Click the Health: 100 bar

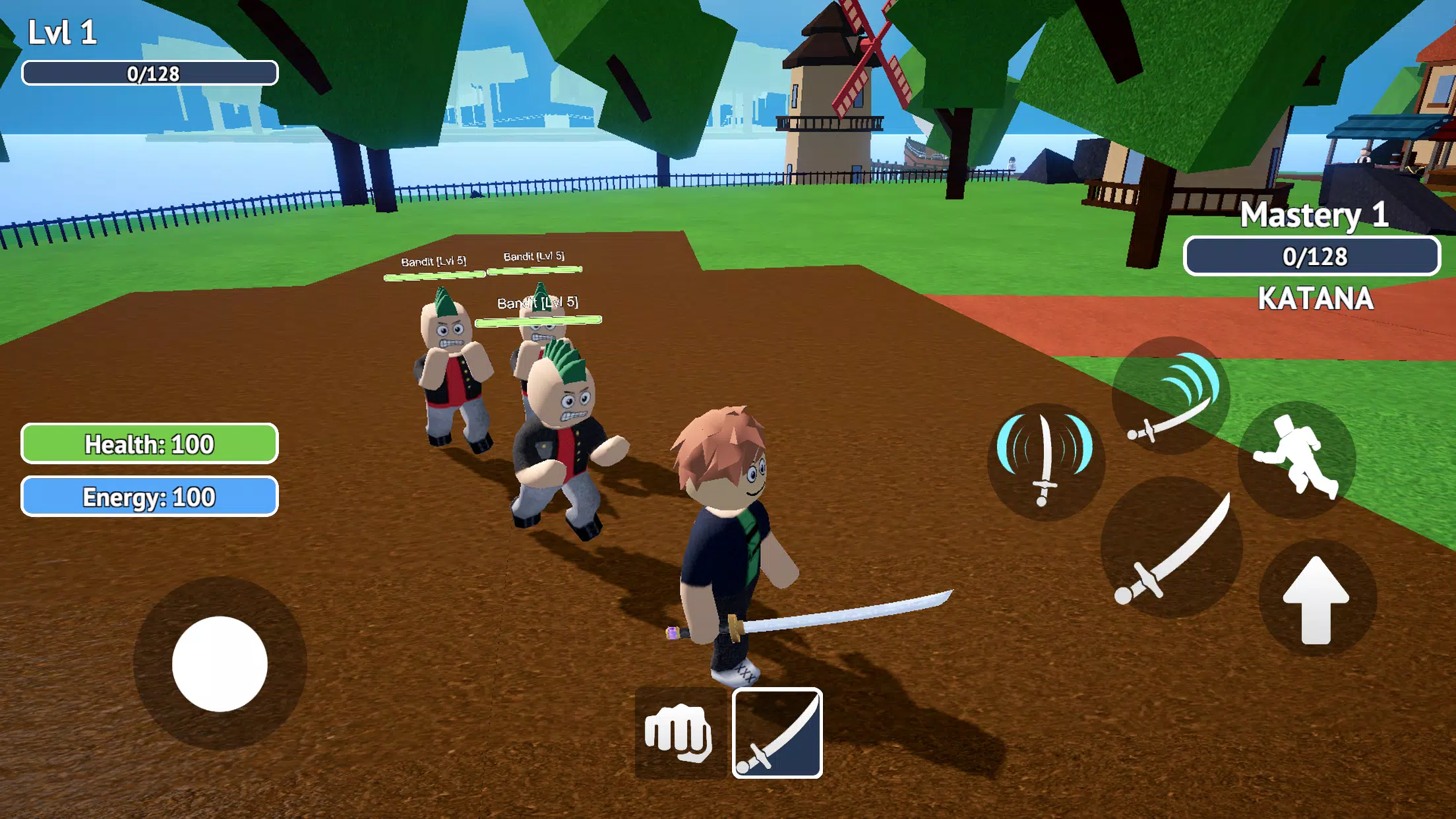pyautogui.click(x=149, y=444)
